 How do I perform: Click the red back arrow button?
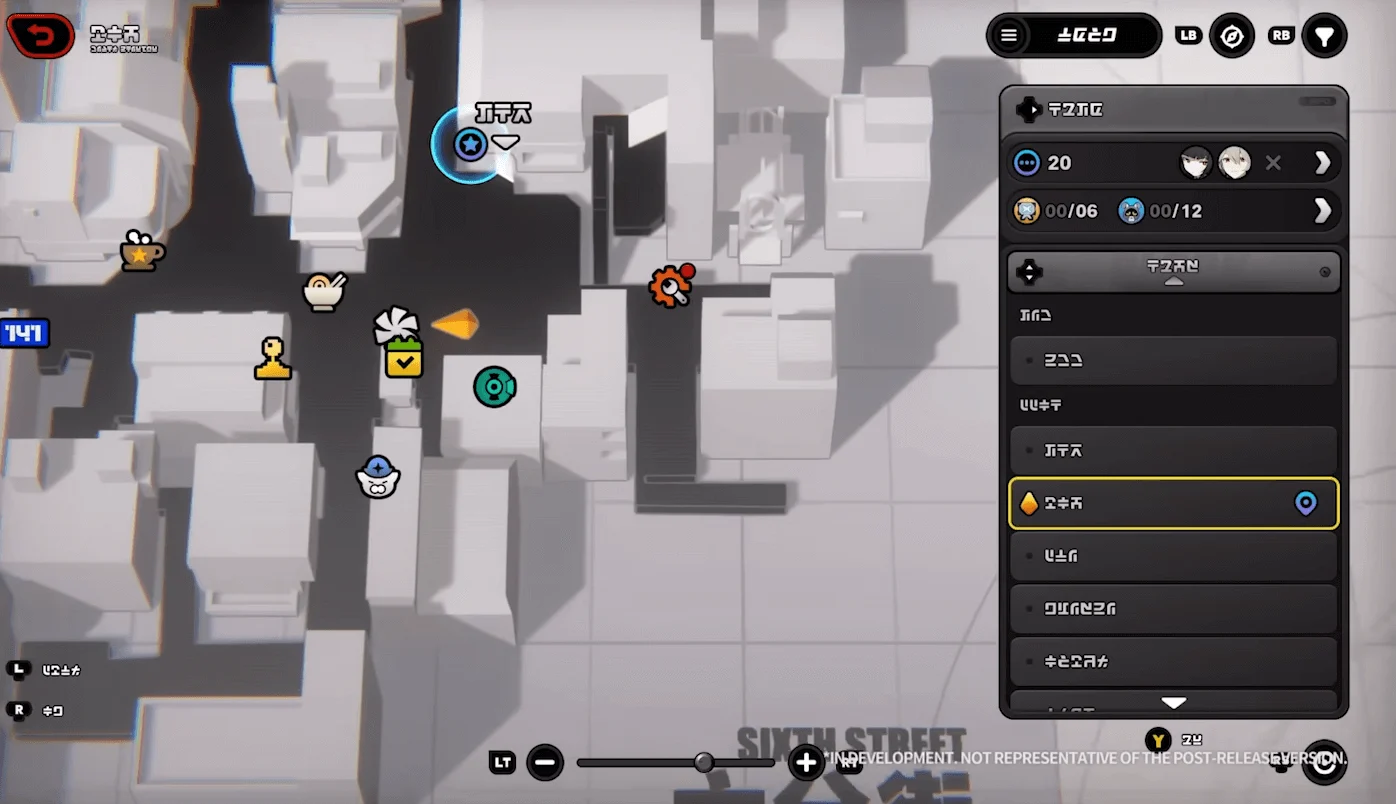click(x=42, y=36)
